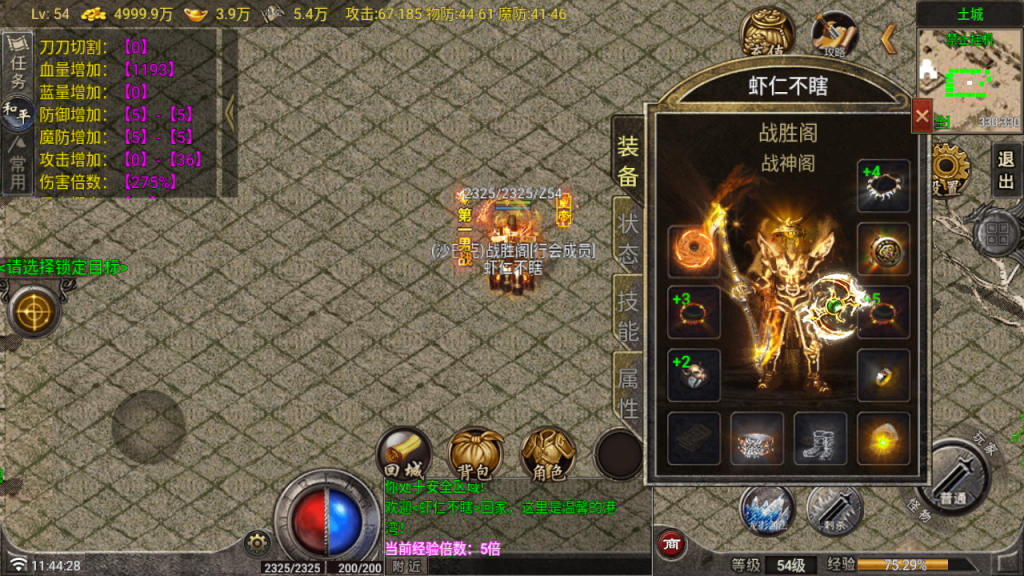Select the 装备 equipment tab

click(627, 160)
